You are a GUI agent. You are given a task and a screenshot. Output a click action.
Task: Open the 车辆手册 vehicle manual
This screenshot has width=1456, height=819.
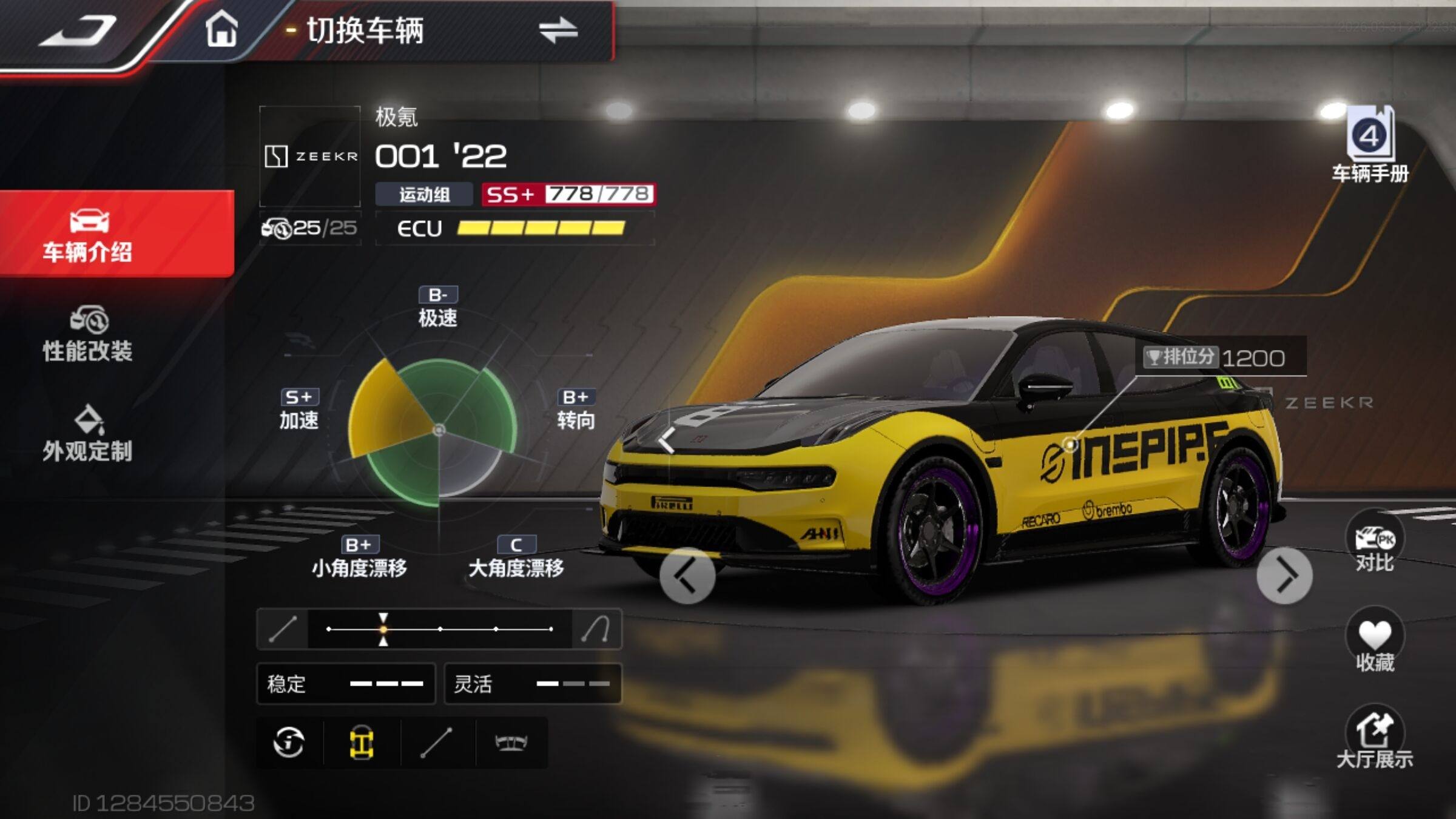coord(1370,146)
